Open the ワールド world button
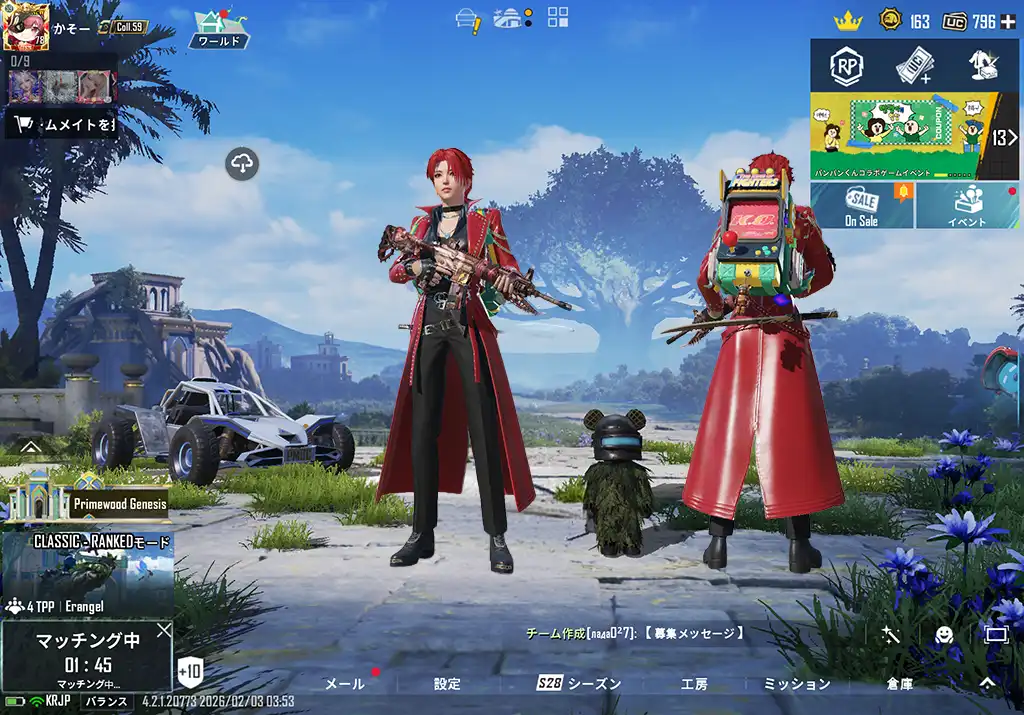The image size is (1024, 715). pyautogui.click(x=218, y=29)
